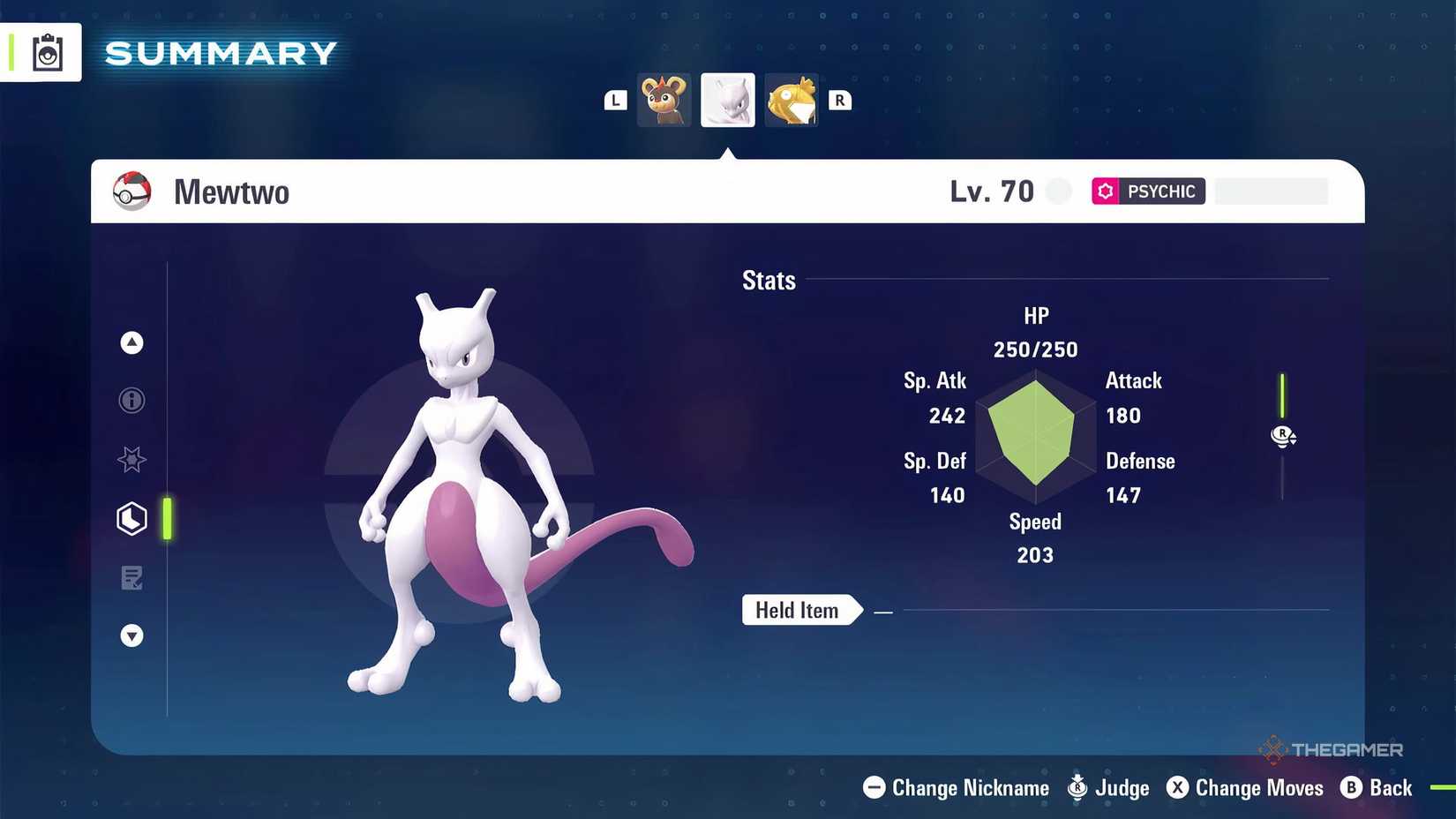Image resolution: width=1456 pixels, height=819 pixels.
Task: Open the star/ribbons page icon
Action: pyautogui.click(x=131, y=460)
